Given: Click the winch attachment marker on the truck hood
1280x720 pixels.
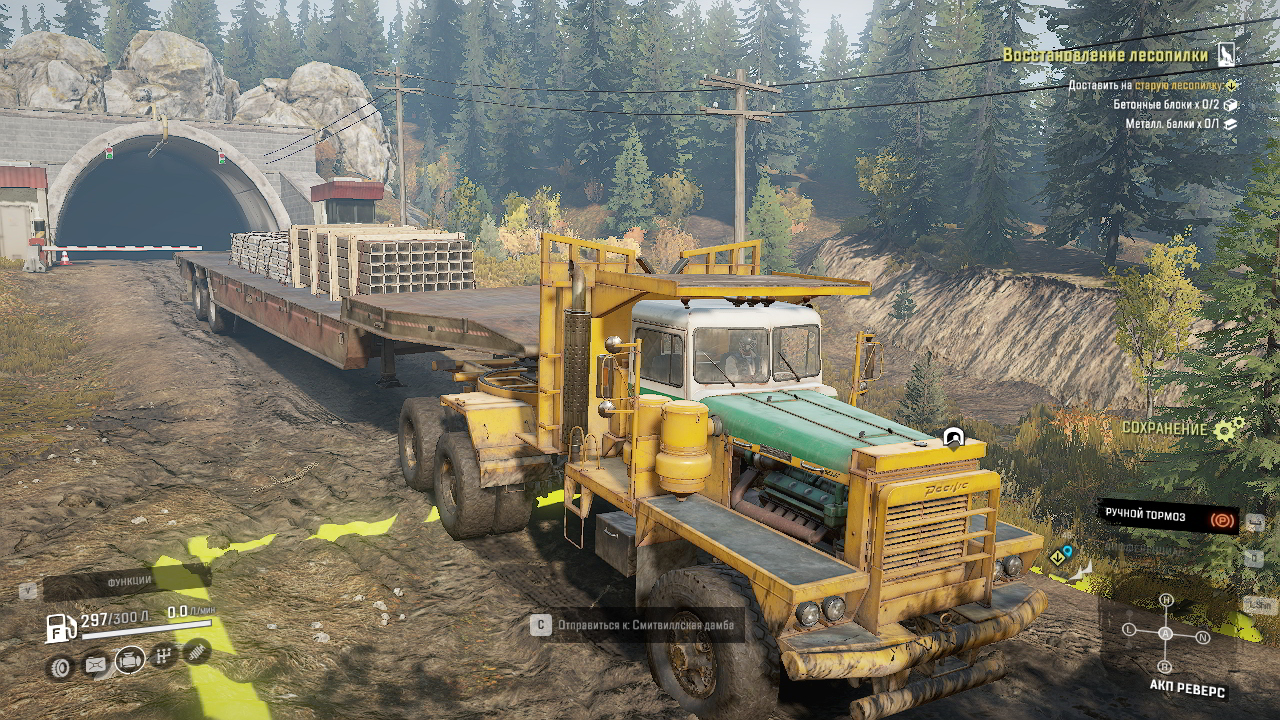Looking at the screenshot, I should [x=953, y=438].
